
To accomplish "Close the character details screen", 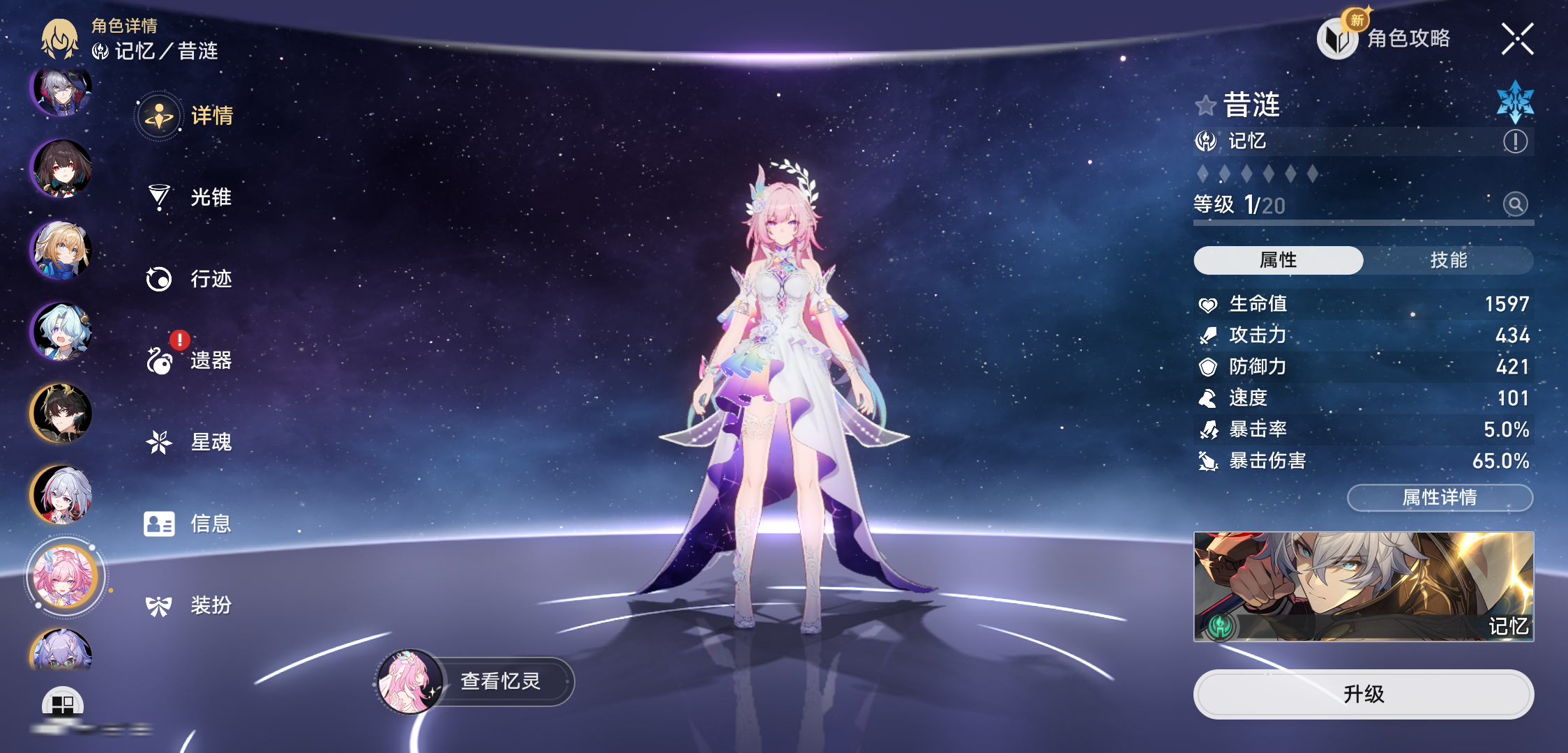I will pos(1517,38).
